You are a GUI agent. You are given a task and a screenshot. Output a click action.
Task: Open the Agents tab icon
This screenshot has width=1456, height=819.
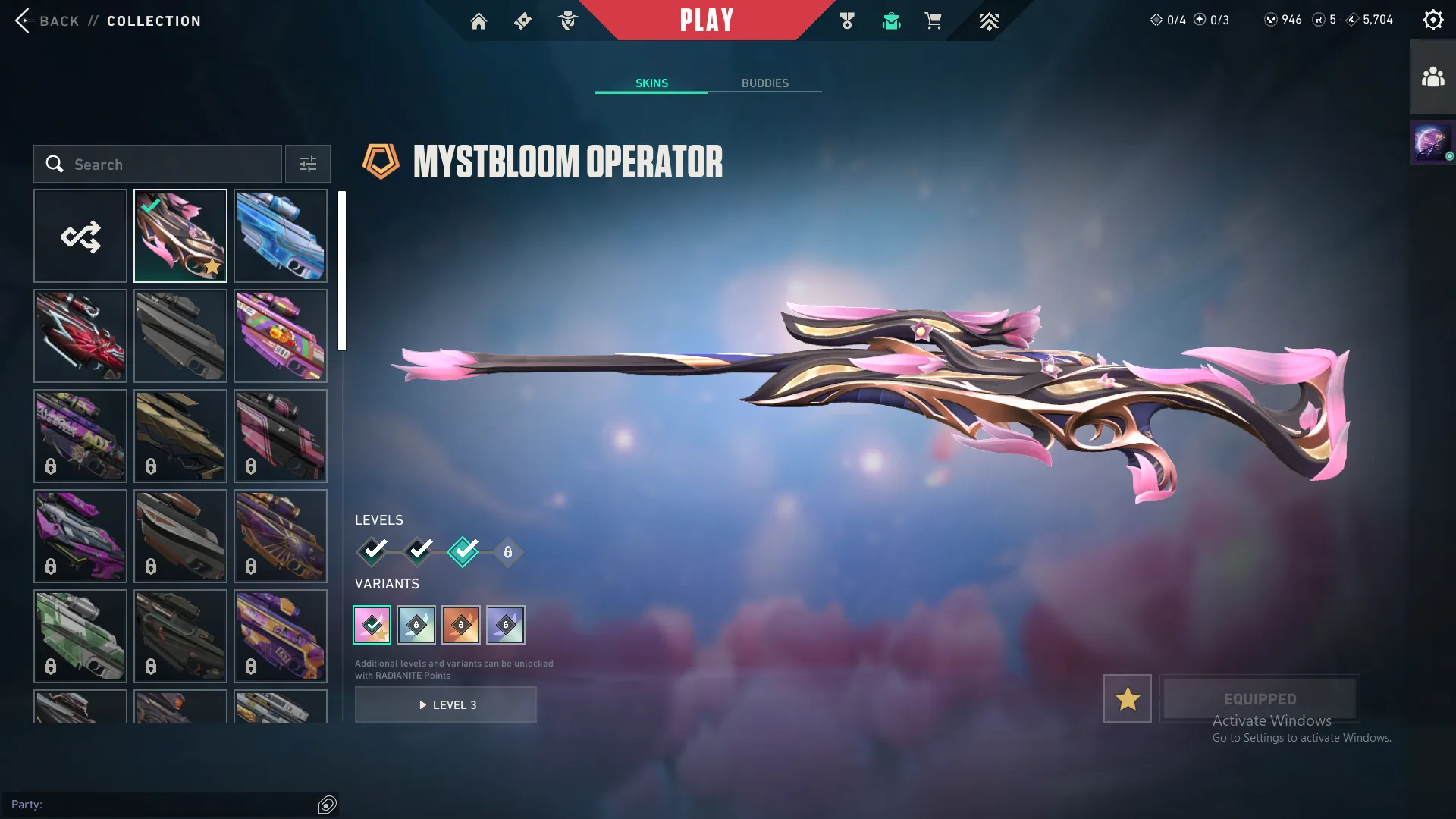567,21
